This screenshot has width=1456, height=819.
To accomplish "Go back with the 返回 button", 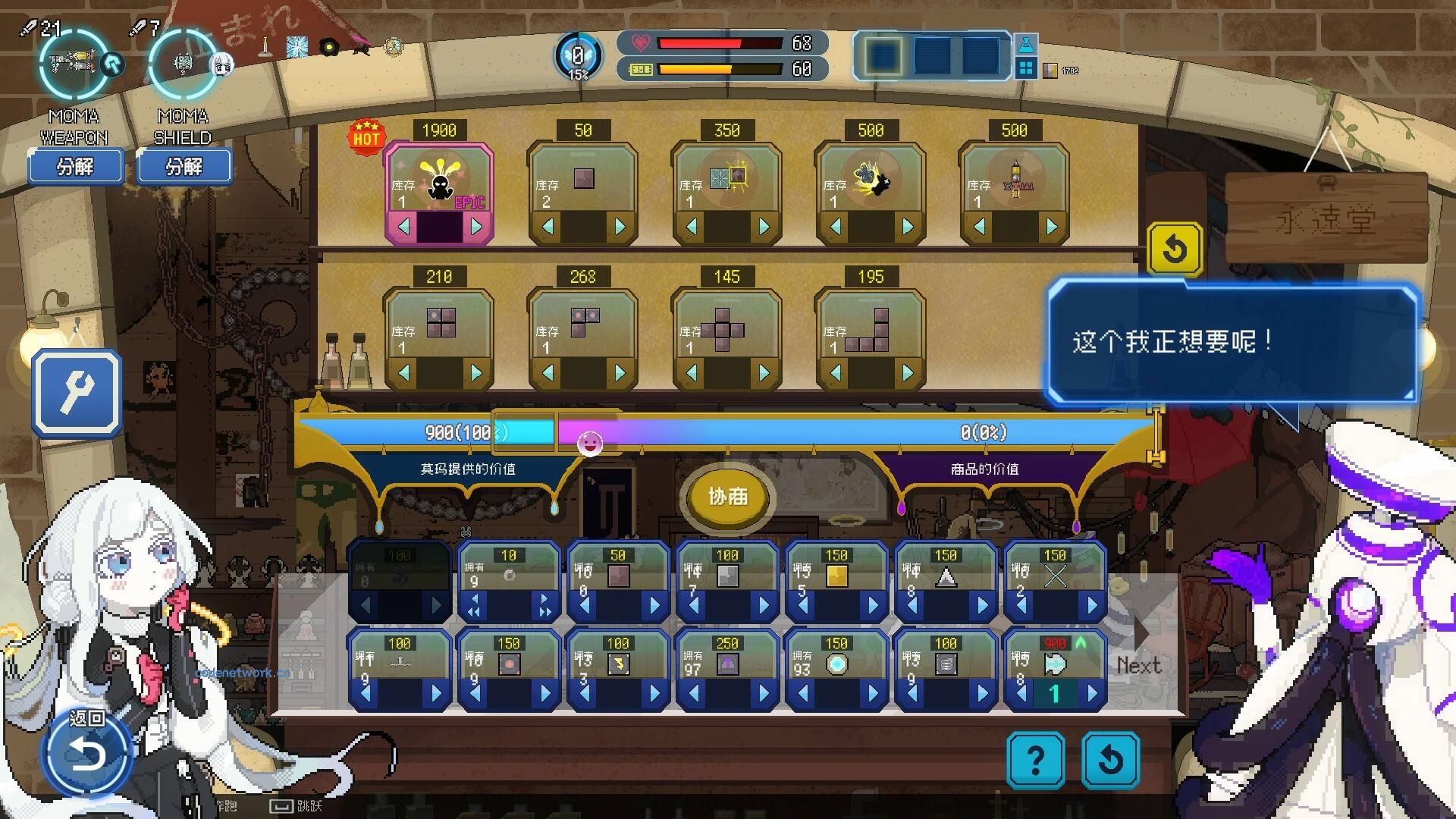I will (87, 752).
